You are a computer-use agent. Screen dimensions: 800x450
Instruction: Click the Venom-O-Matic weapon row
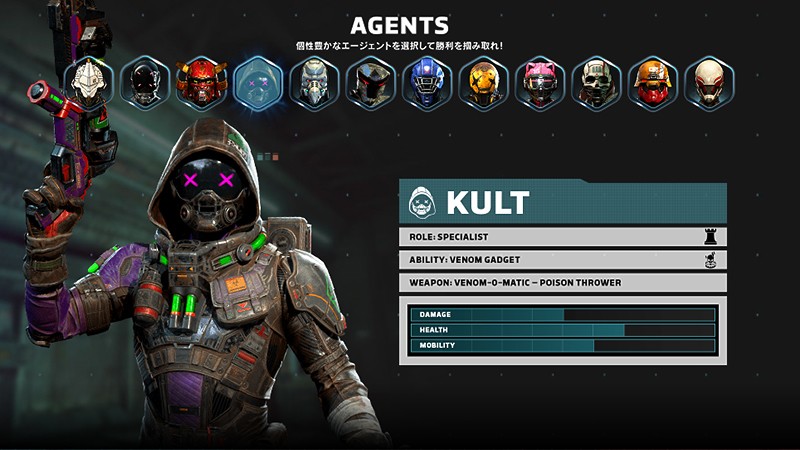pos(562,283)
